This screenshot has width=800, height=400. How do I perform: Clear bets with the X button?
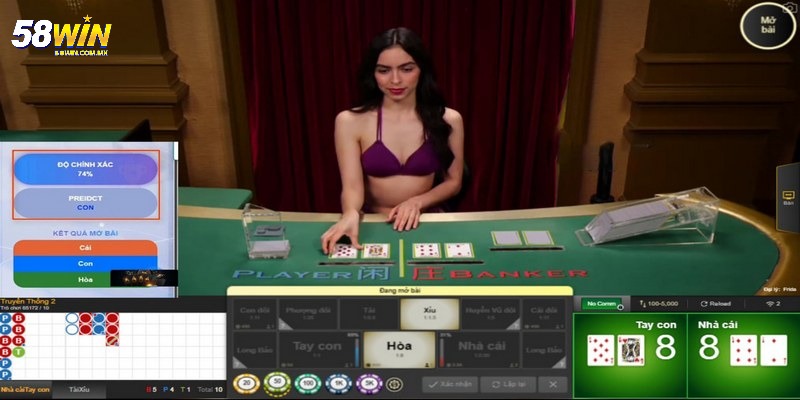552,383
